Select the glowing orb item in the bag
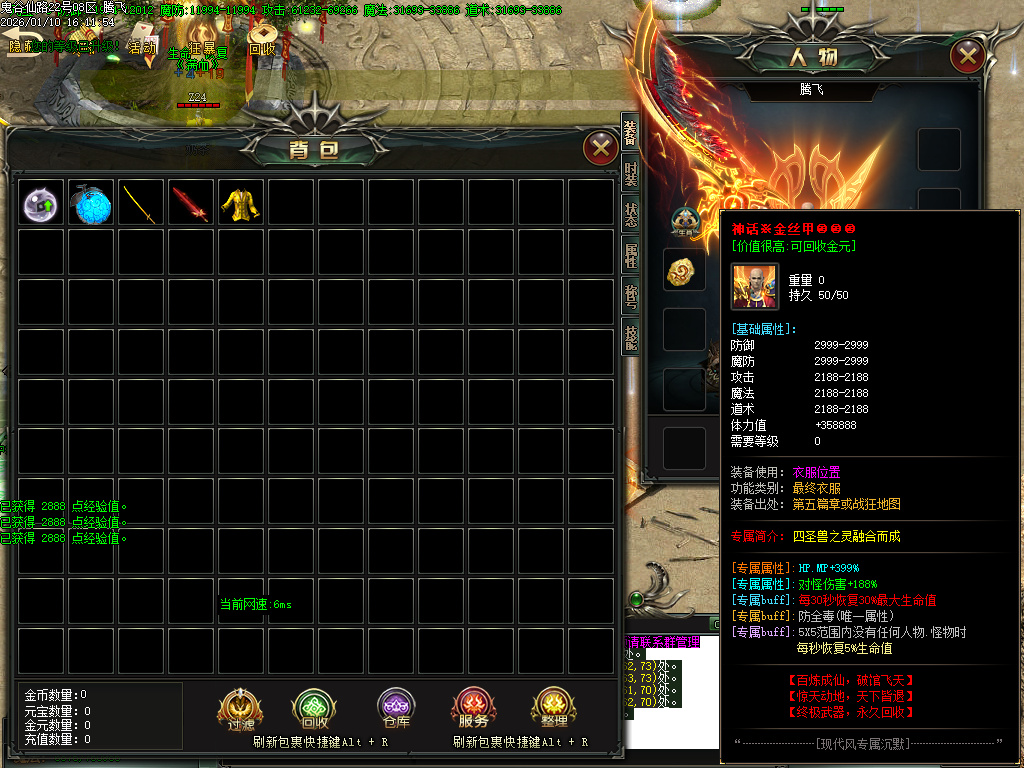This screenshot has height=768, width=1024. click(x=42, y=204)
